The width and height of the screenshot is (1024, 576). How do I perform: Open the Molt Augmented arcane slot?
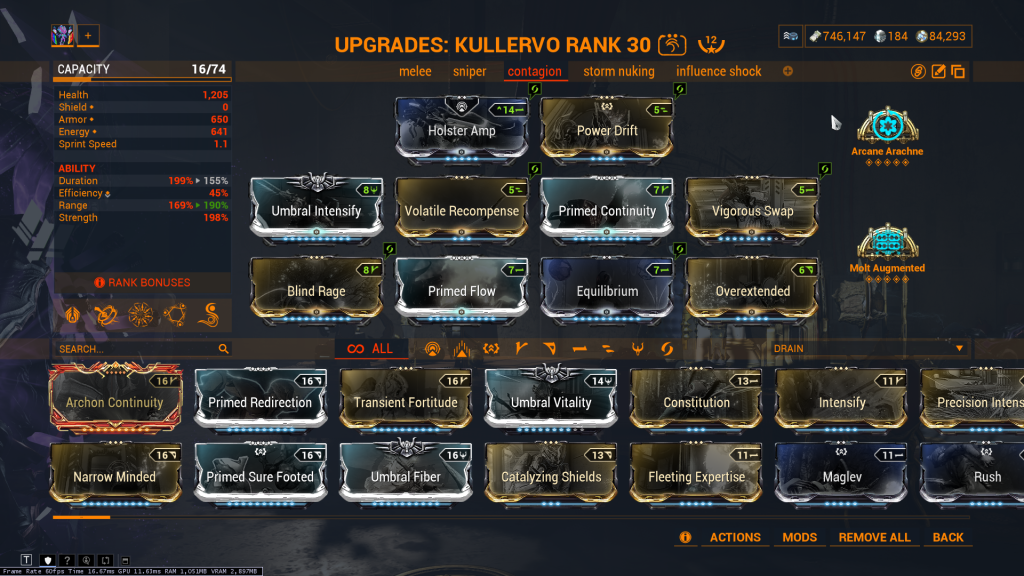(887, 243)
